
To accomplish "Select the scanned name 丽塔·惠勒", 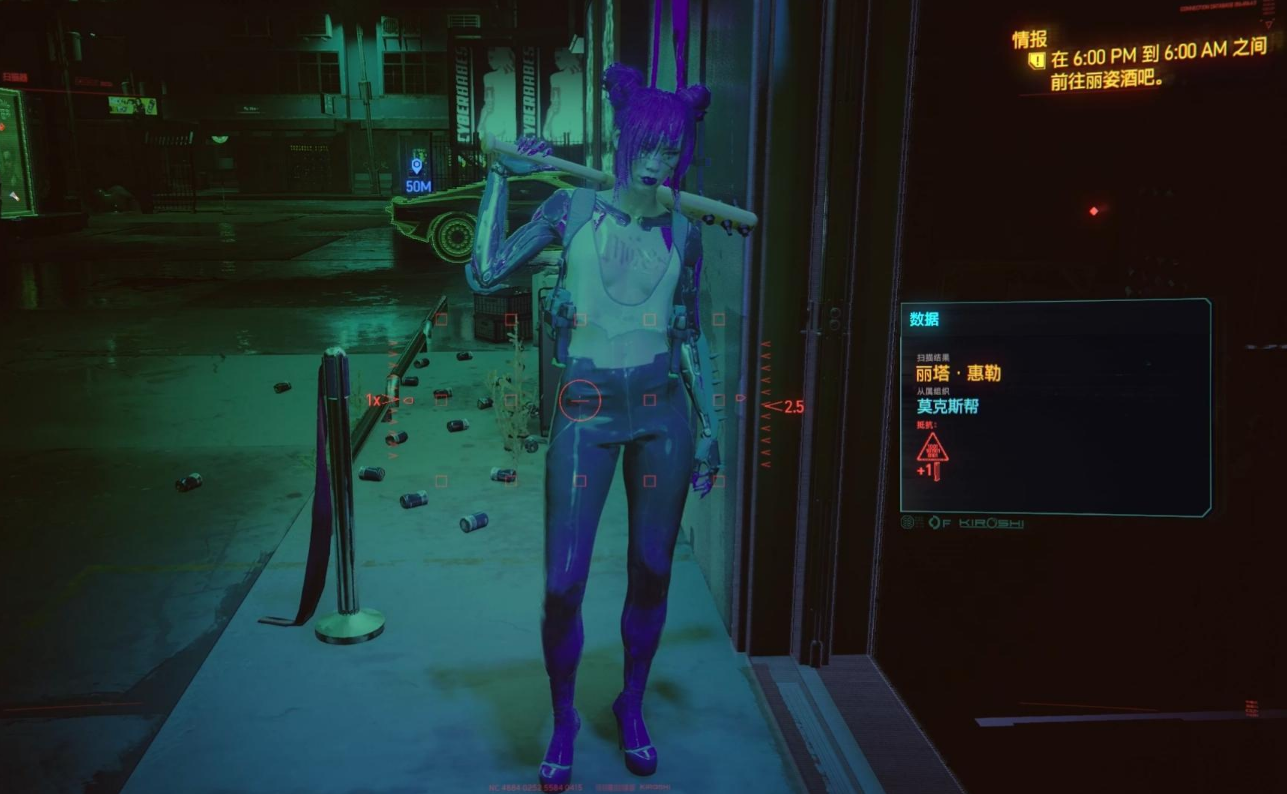I will 958,373.
